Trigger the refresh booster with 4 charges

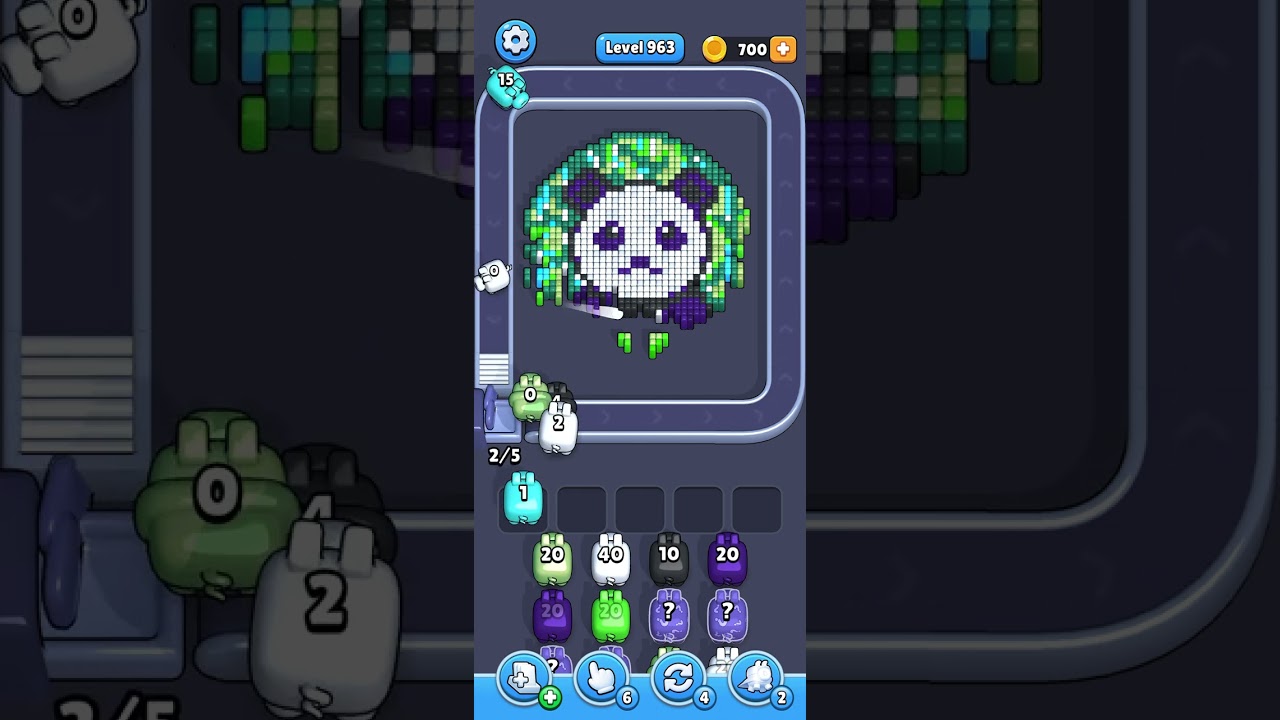[682, 678]
